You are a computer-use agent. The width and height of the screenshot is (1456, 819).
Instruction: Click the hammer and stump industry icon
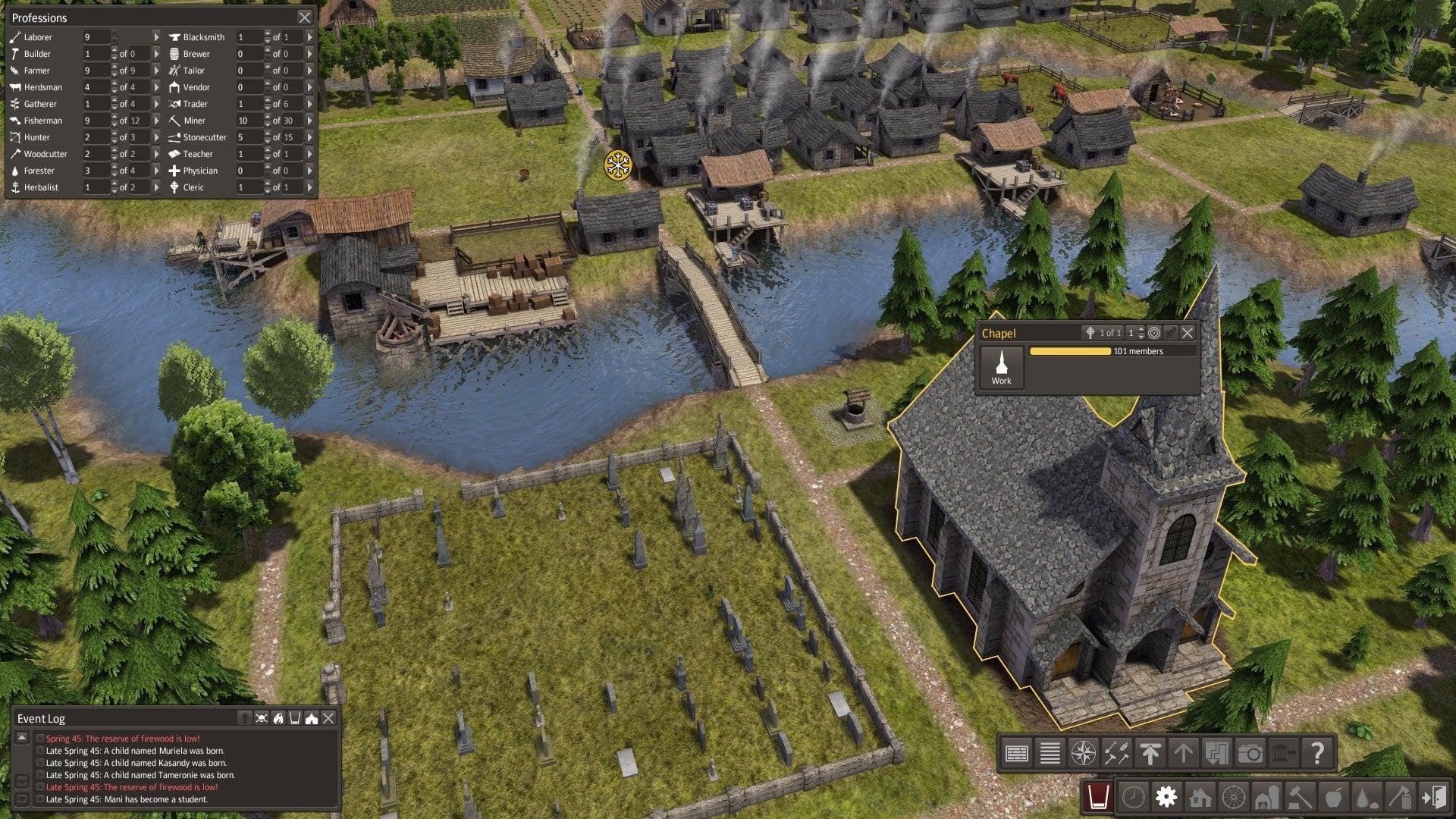(x=1401, y=796)
